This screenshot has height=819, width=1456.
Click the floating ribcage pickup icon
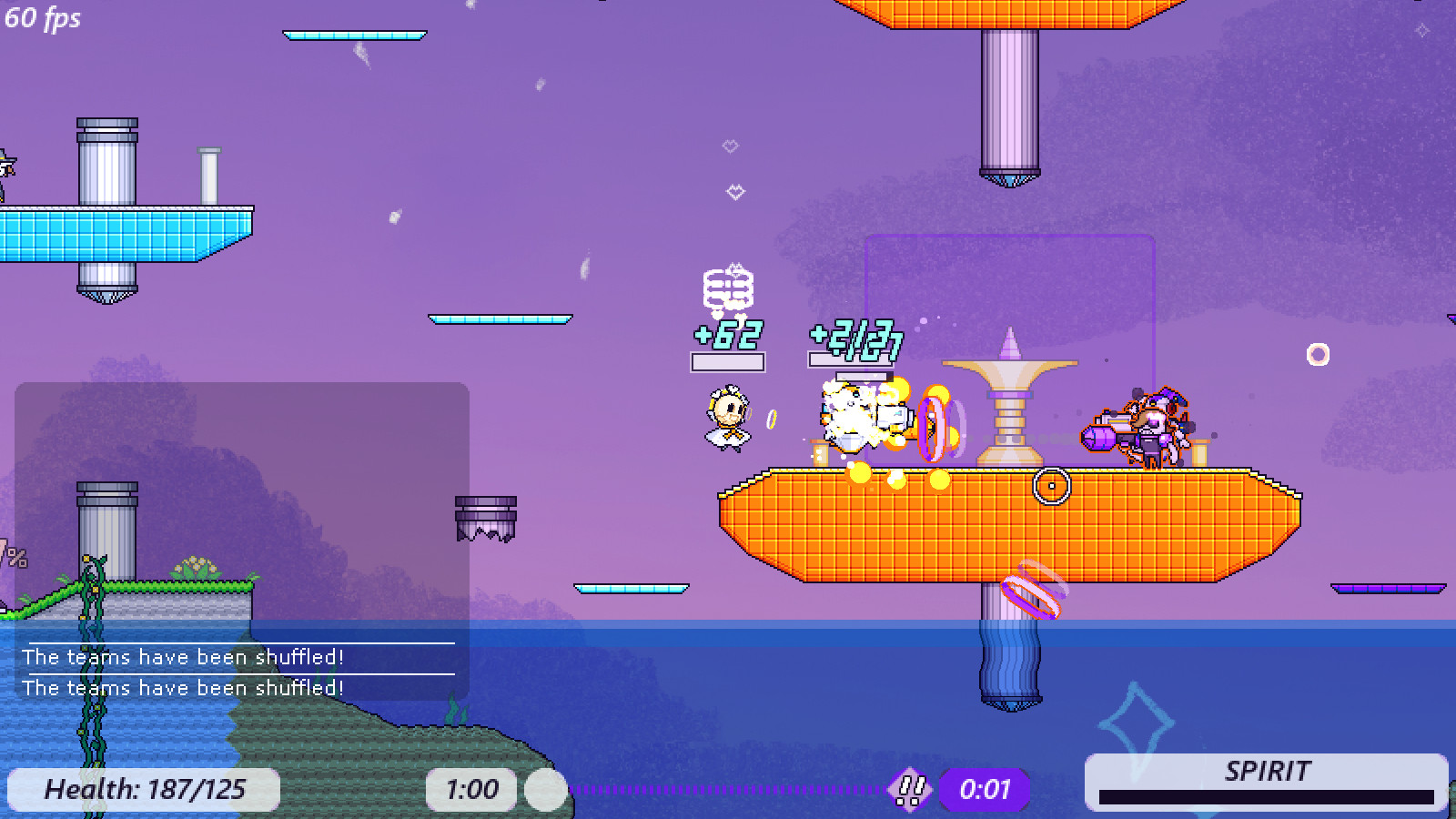point(728,287)
